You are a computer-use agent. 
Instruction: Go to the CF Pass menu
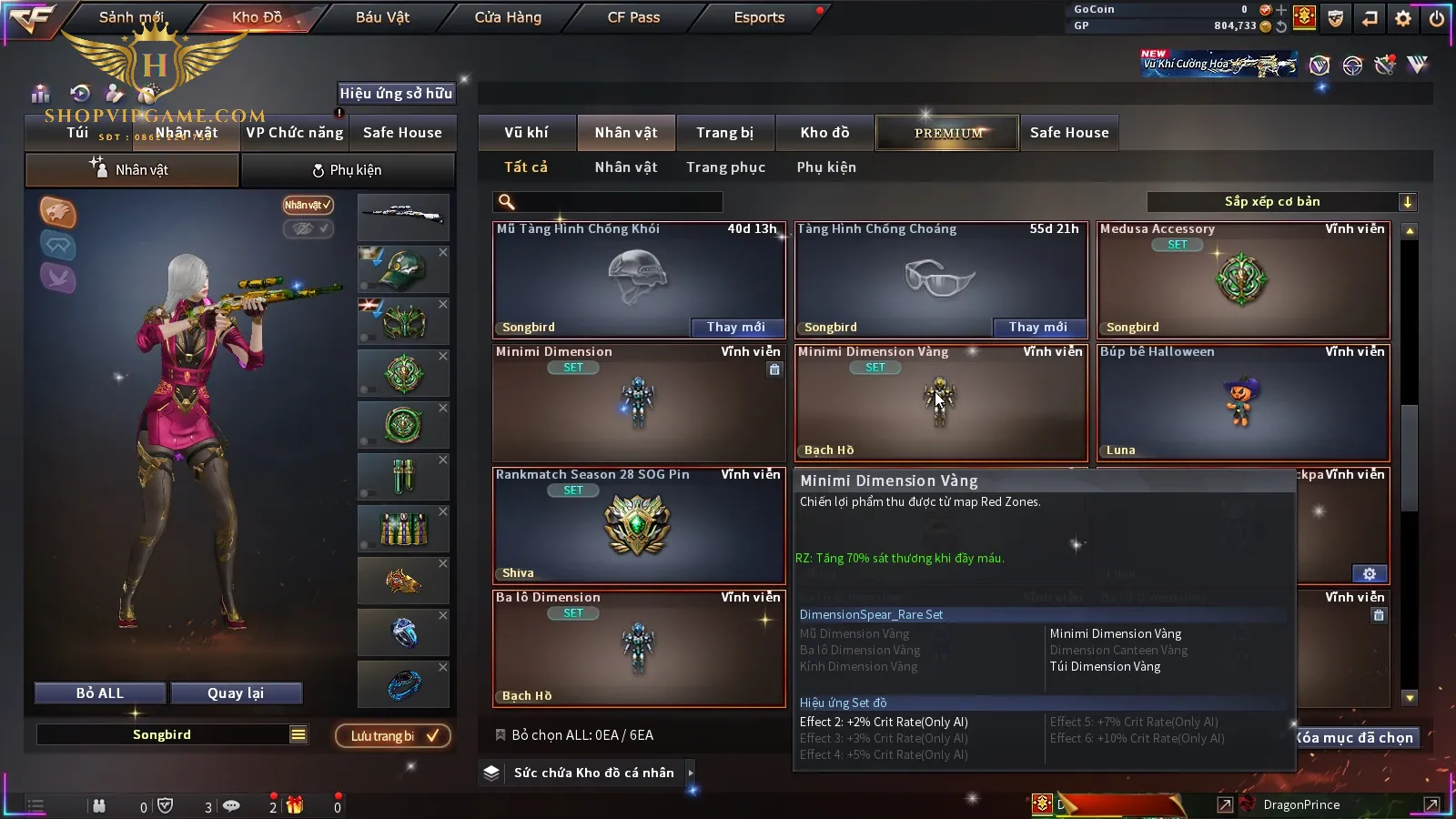633,17
